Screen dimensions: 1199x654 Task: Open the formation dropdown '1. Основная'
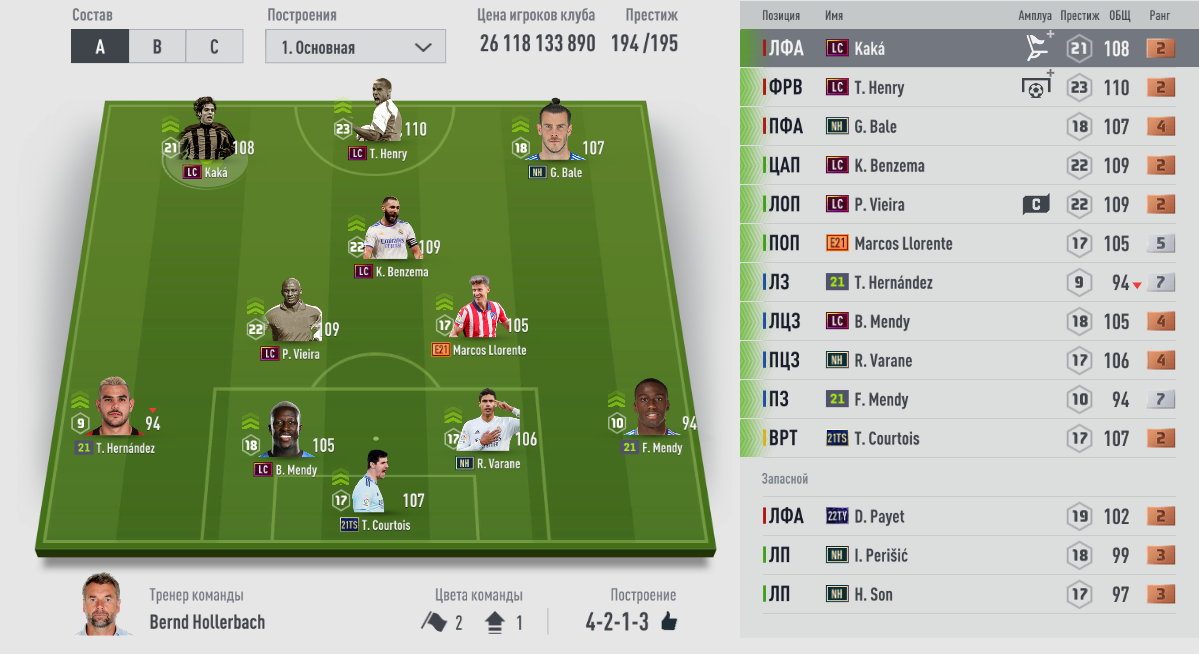pos(355,47)
